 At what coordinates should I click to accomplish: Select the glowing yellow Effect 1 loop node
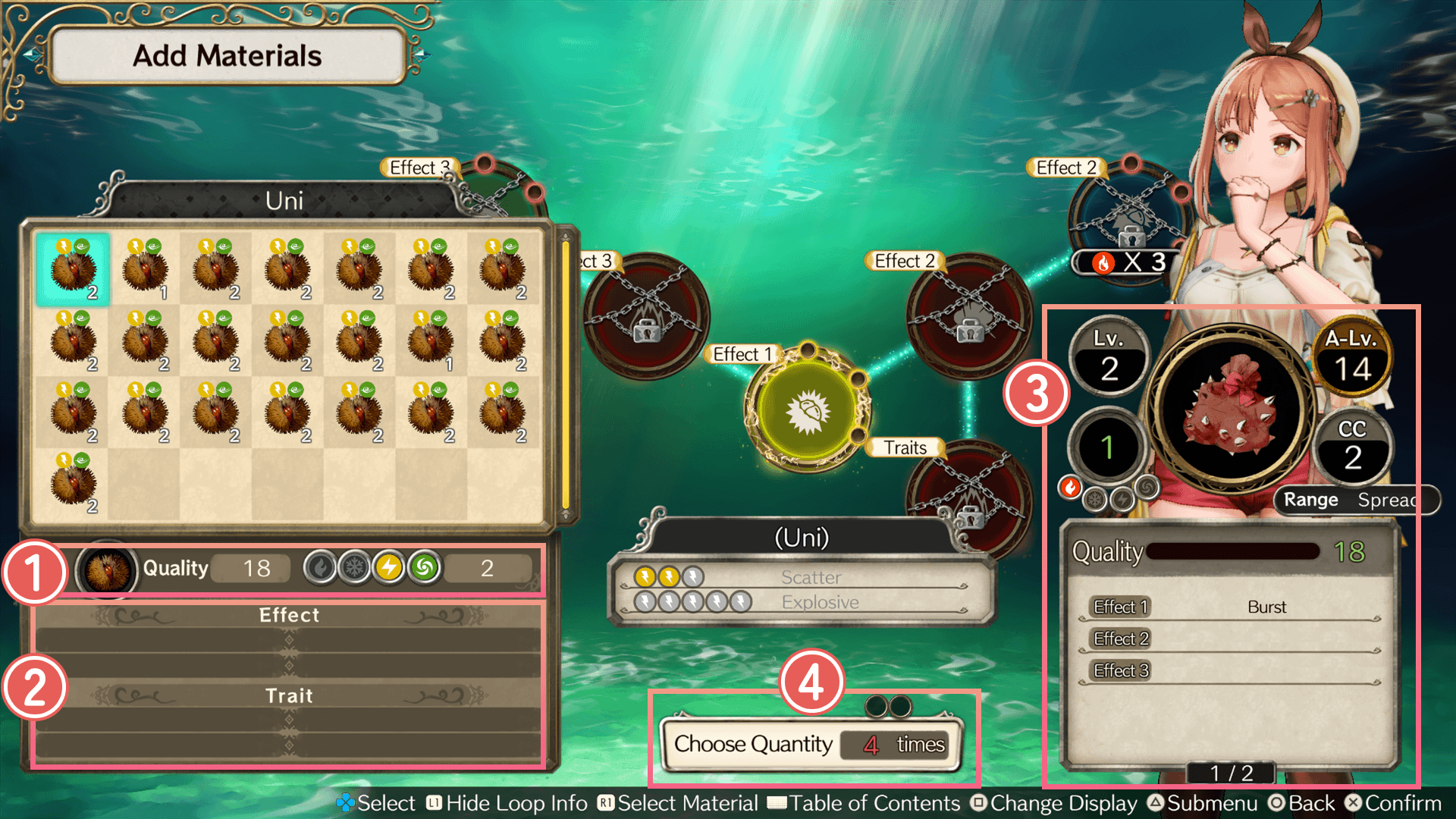[807, 410]
